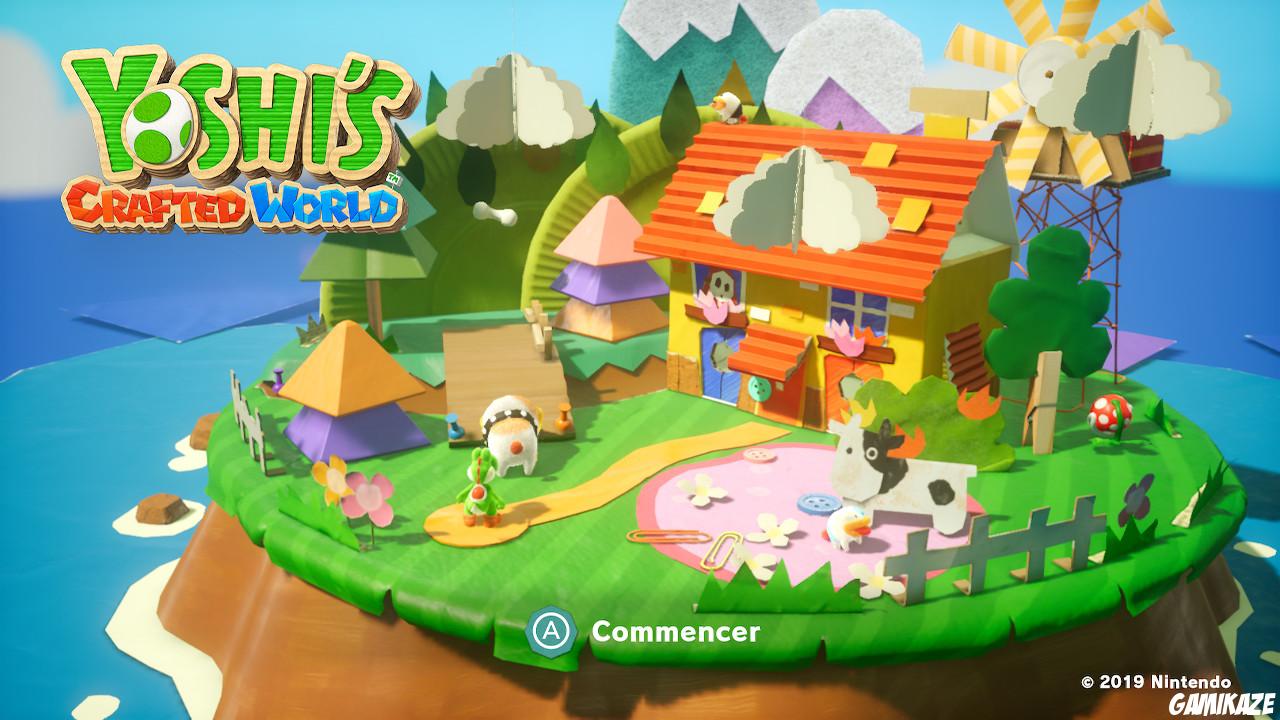
Task: Select the red mushroom near the trees
Action: coord(1112,415)
